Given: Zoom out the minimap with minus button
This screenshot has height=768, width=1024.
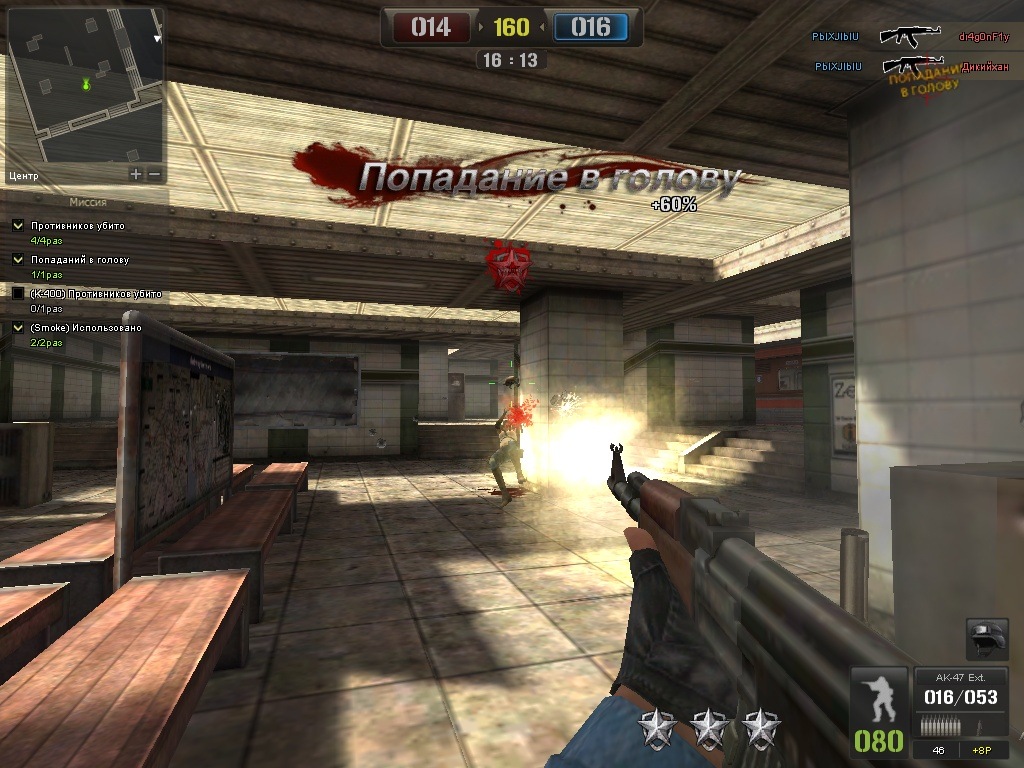Looking at the screenshot, I should pyautogui.click(x=154, y=174).
